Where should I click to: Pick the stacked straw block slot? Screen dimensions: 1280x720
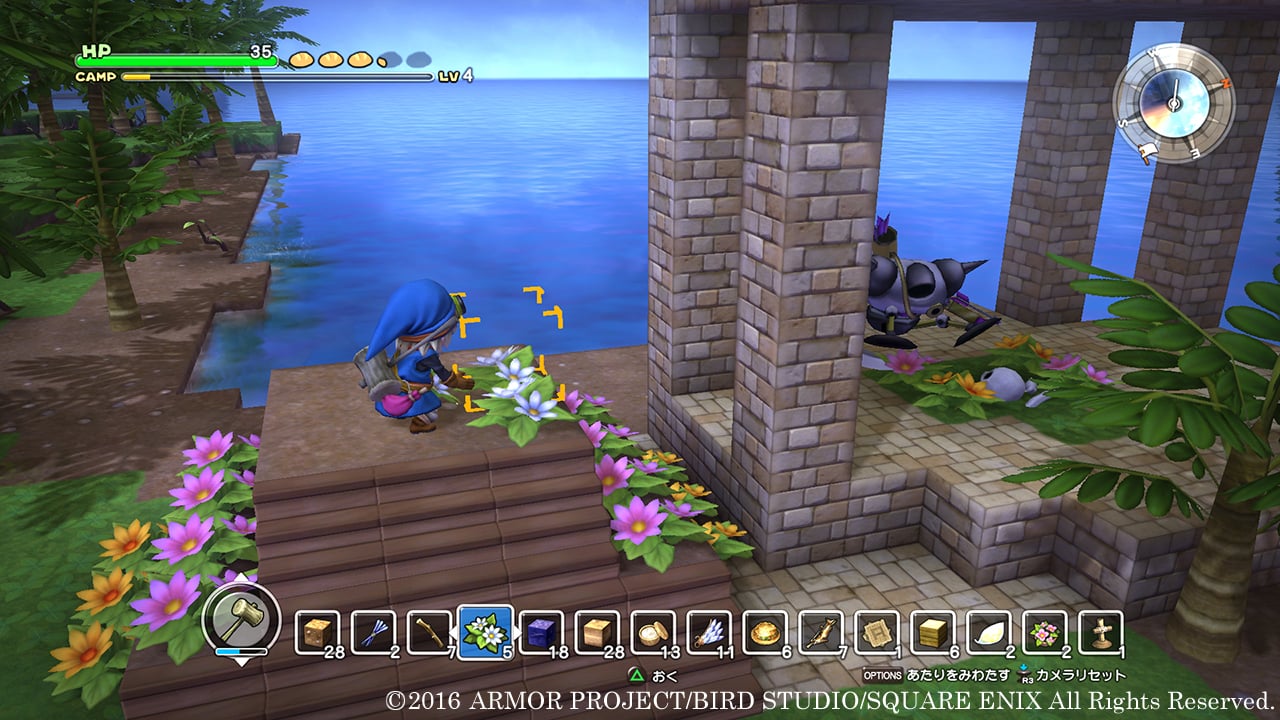point(933,632)
